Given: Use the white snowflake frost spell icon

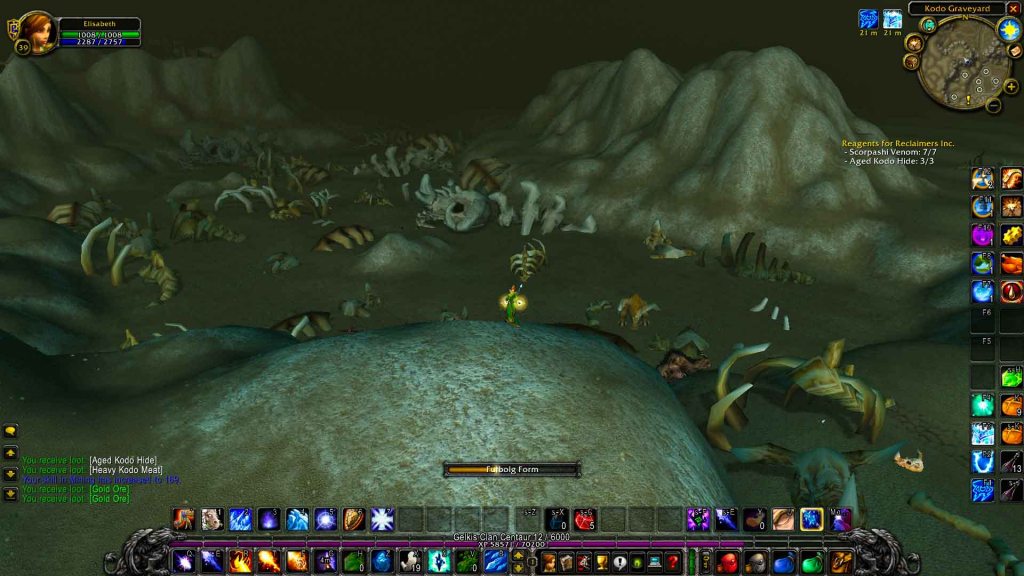Looking at the screenshot, I should click(x=382, y=520).
